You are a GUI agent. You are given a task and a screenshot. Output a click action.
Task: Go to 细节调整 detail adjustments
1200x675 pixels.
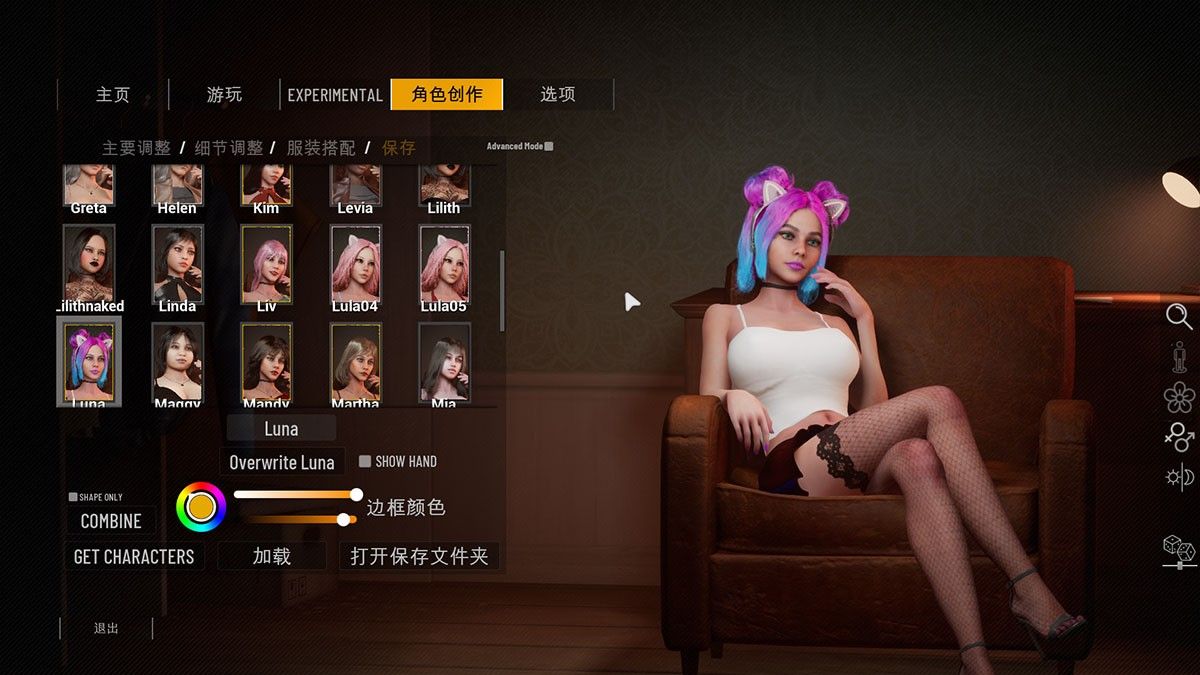(x=229, y=148)
